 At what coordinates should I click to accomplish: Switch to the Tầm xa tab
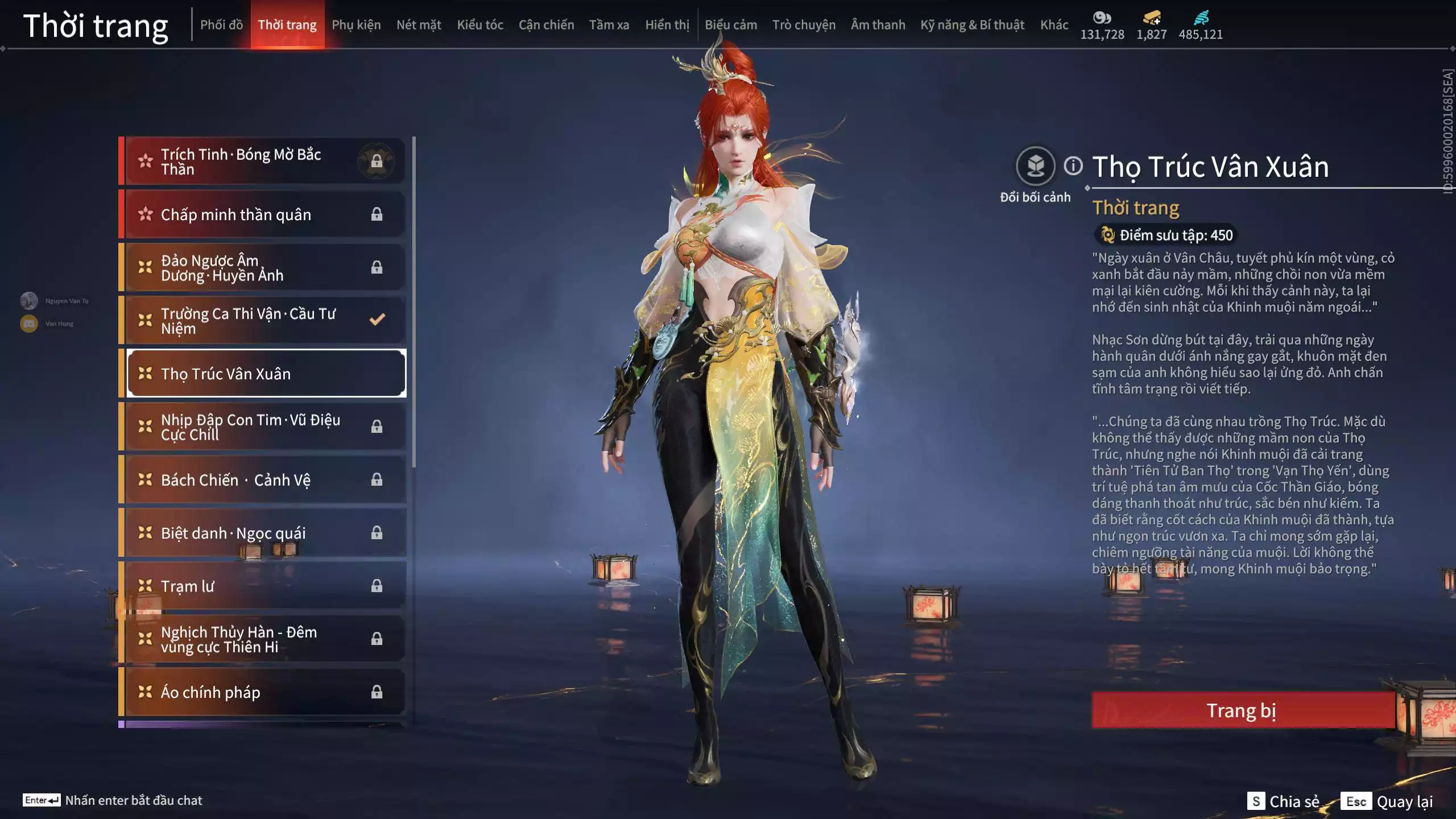tap(609, 25)
